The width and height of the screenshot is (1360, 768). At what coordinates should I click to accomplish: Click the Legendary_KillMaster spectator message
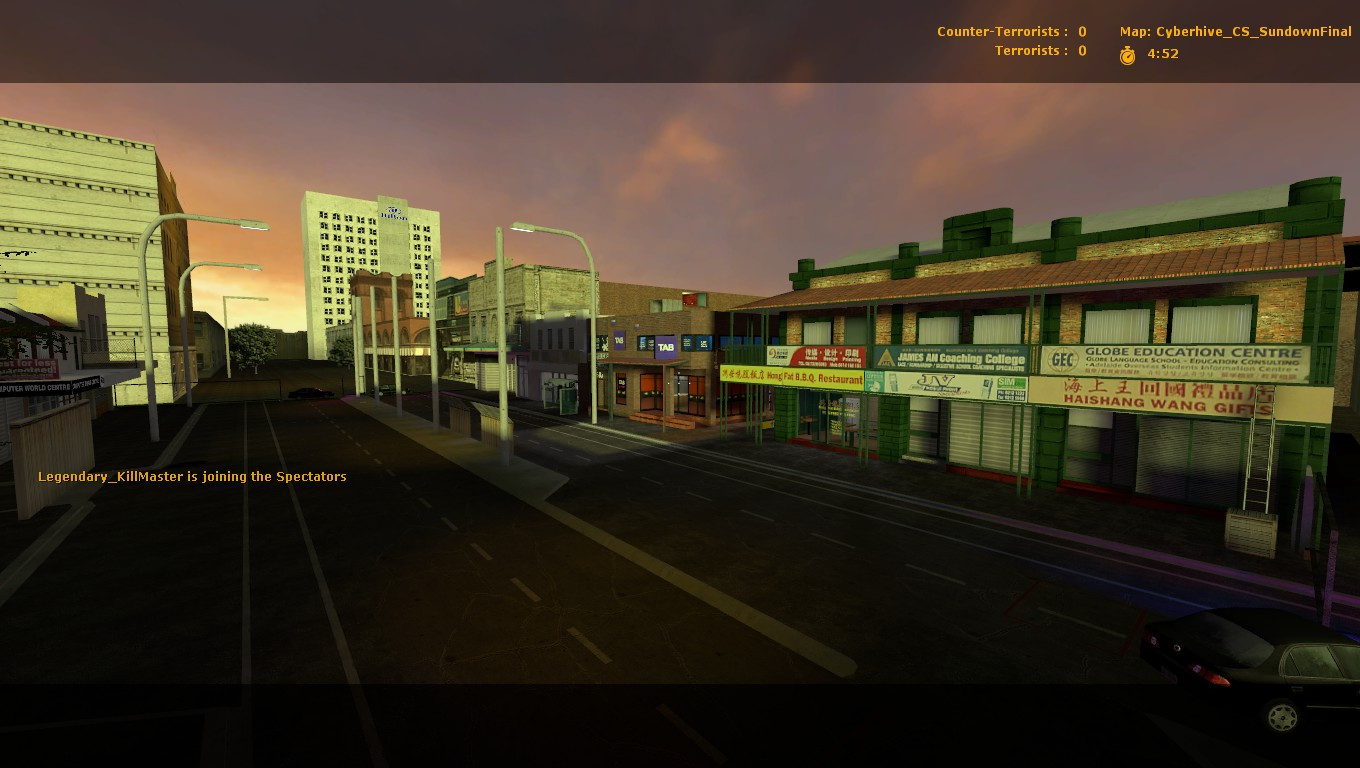point(190,477)
